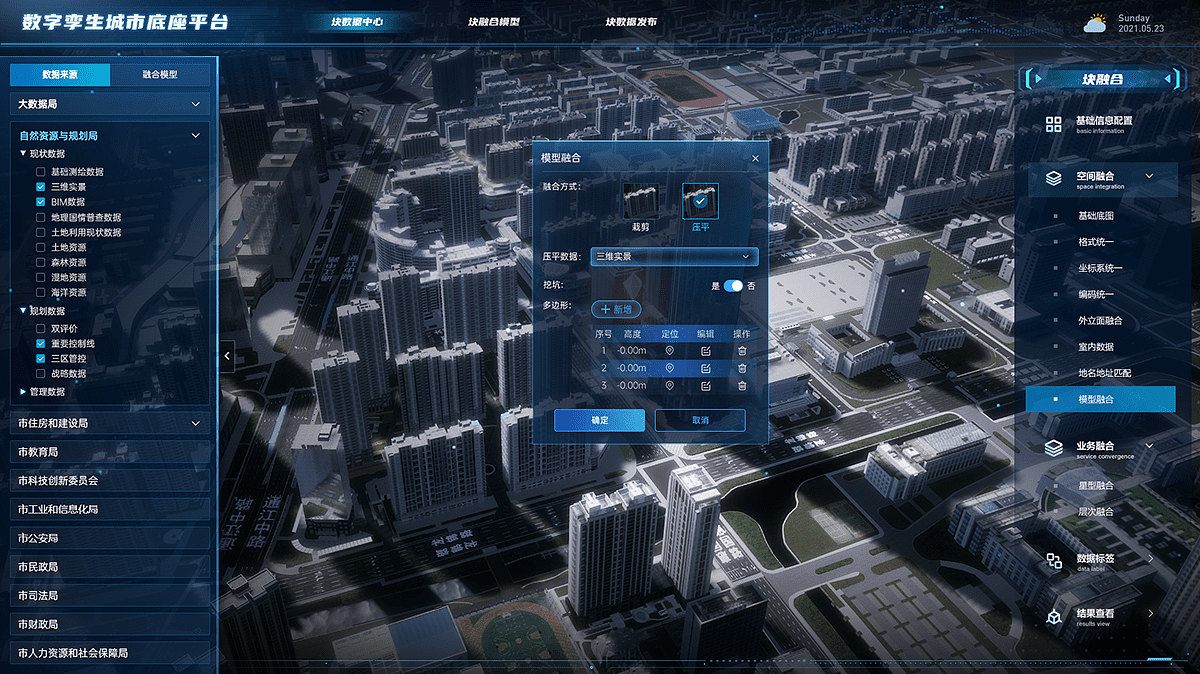Open 基础信息配置 in right menu
The width and height of the screenshot is (1200, 674).
1104,123
